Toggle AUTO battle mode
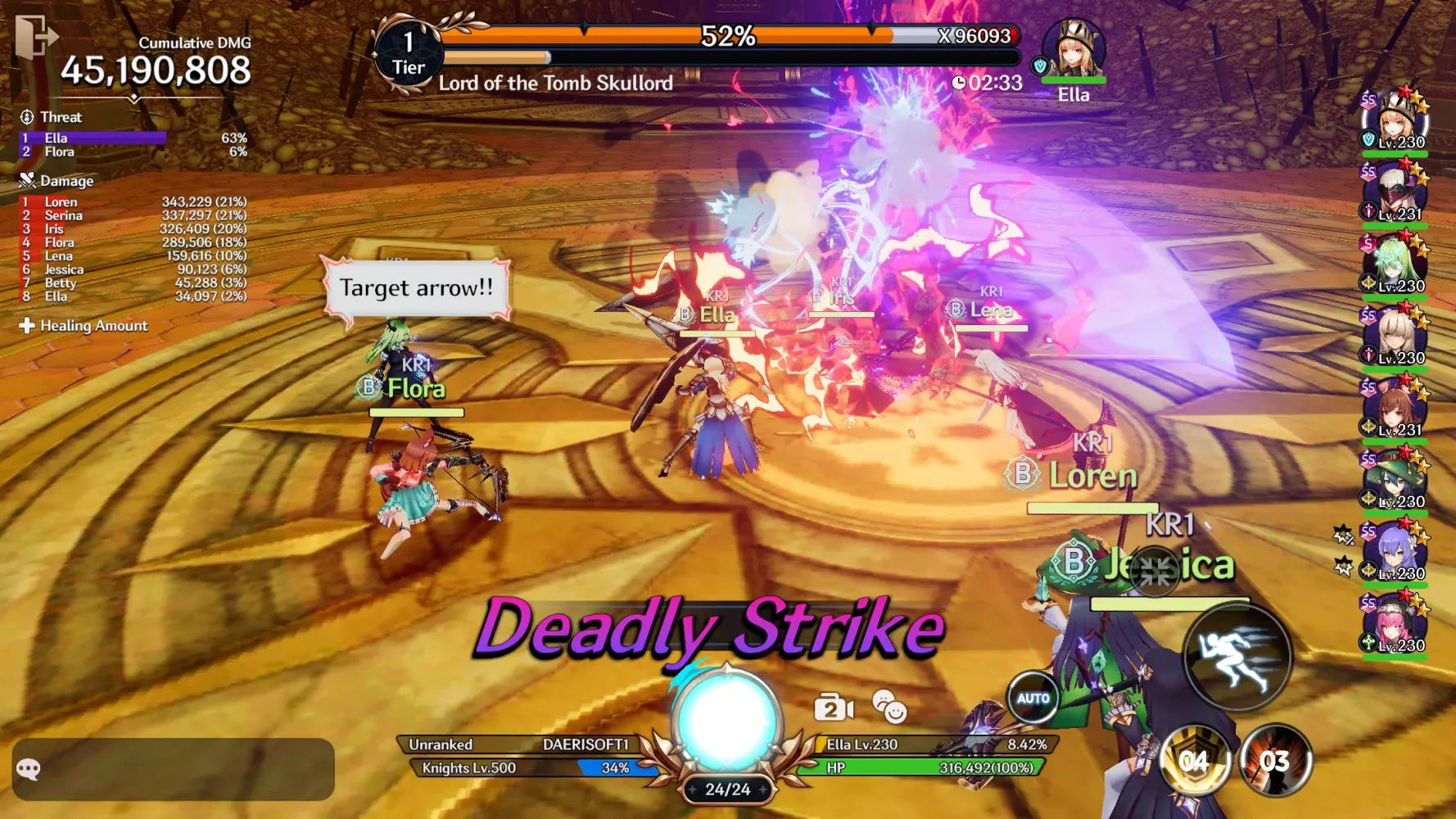The image size is (1456, 819). [x=1033, y=699]
